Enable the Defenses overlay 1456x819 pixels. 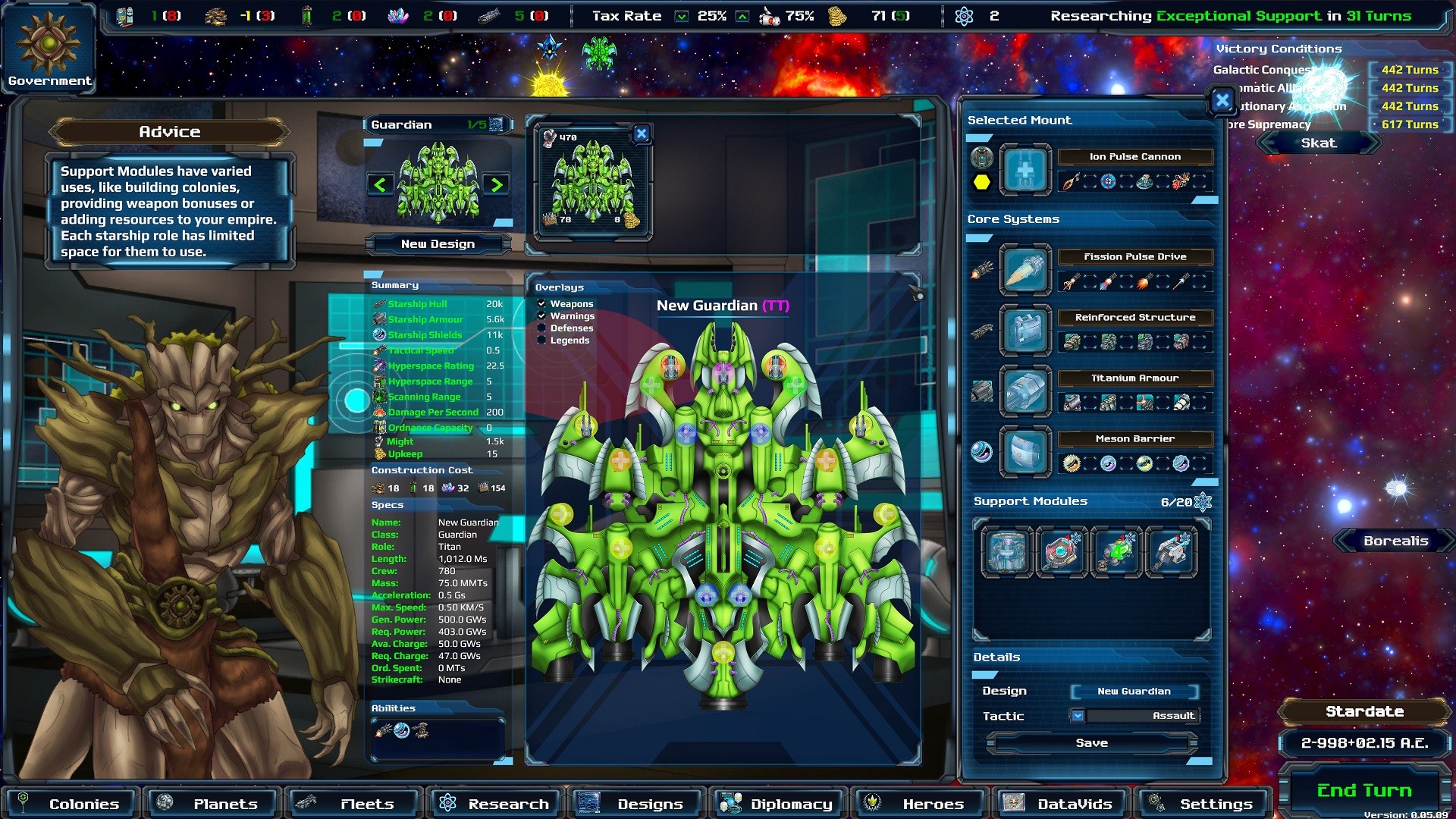coord(541,328)
